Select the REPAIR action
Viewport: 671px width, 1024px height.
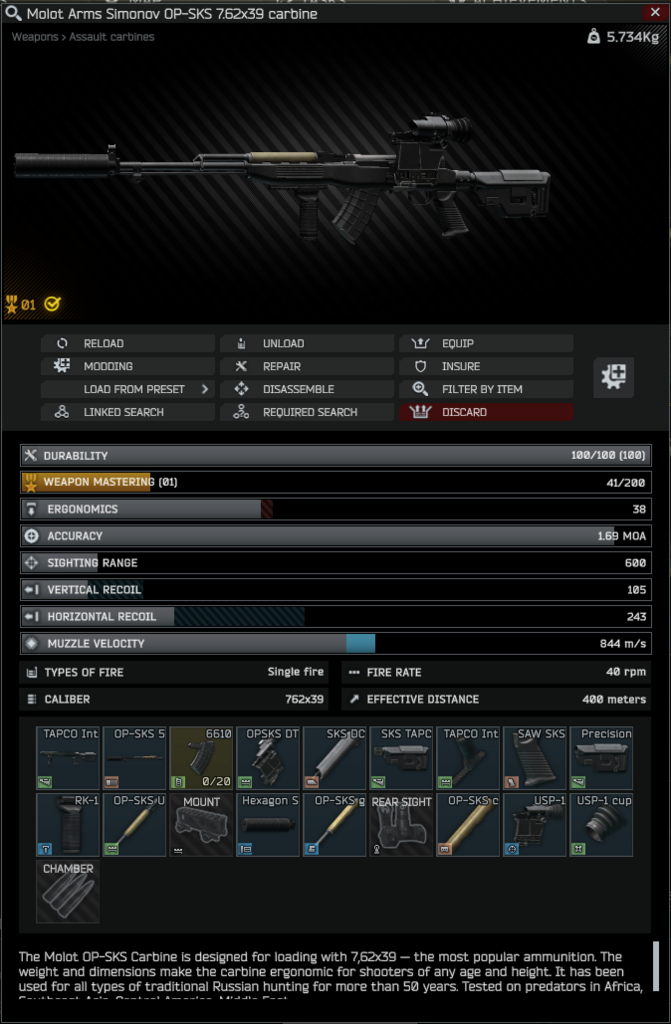pyautogui.click(x=307, y=366)
